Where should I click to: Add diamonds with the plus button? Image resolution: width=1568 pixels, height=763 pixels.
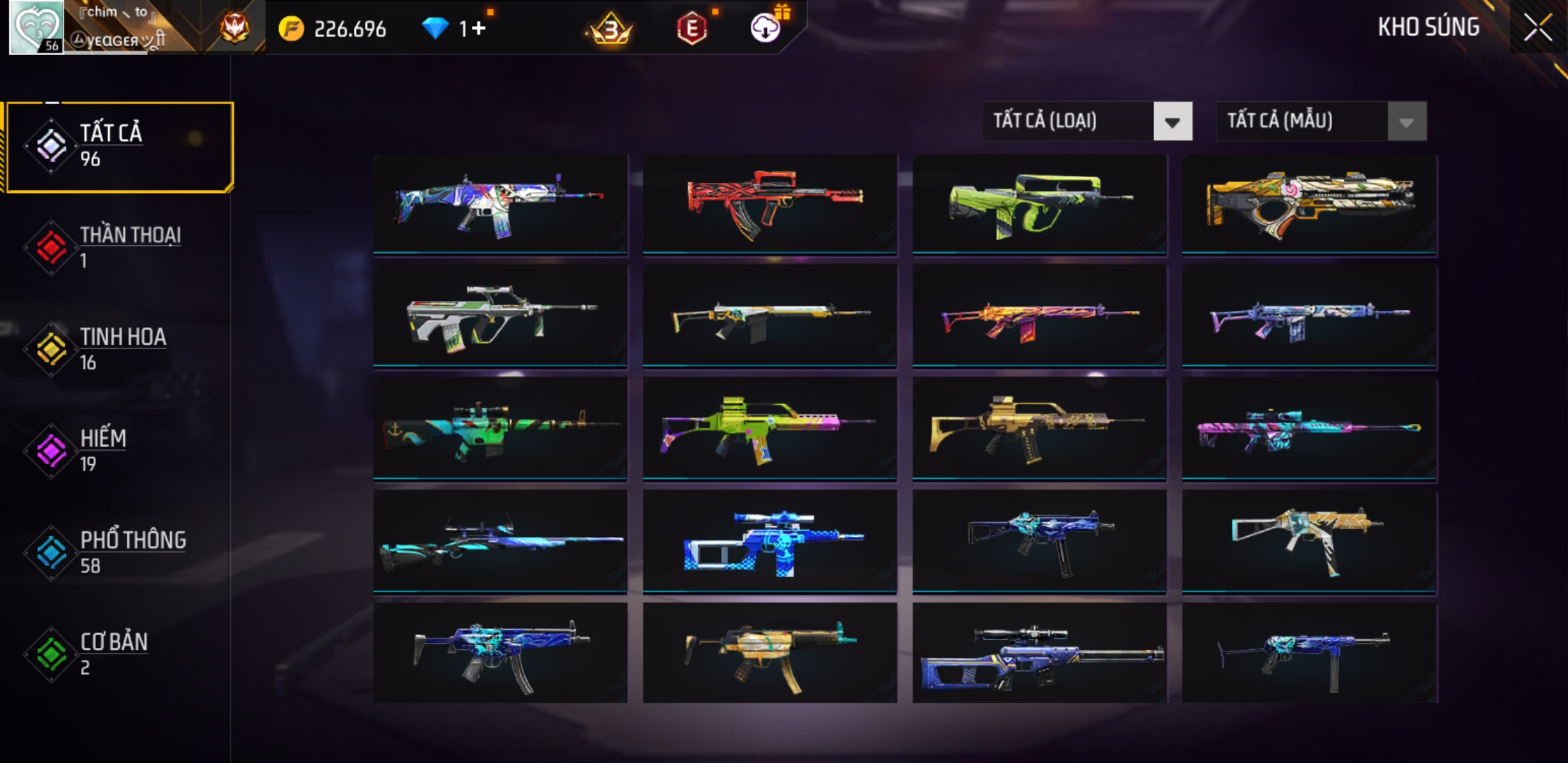coord(480,29)
